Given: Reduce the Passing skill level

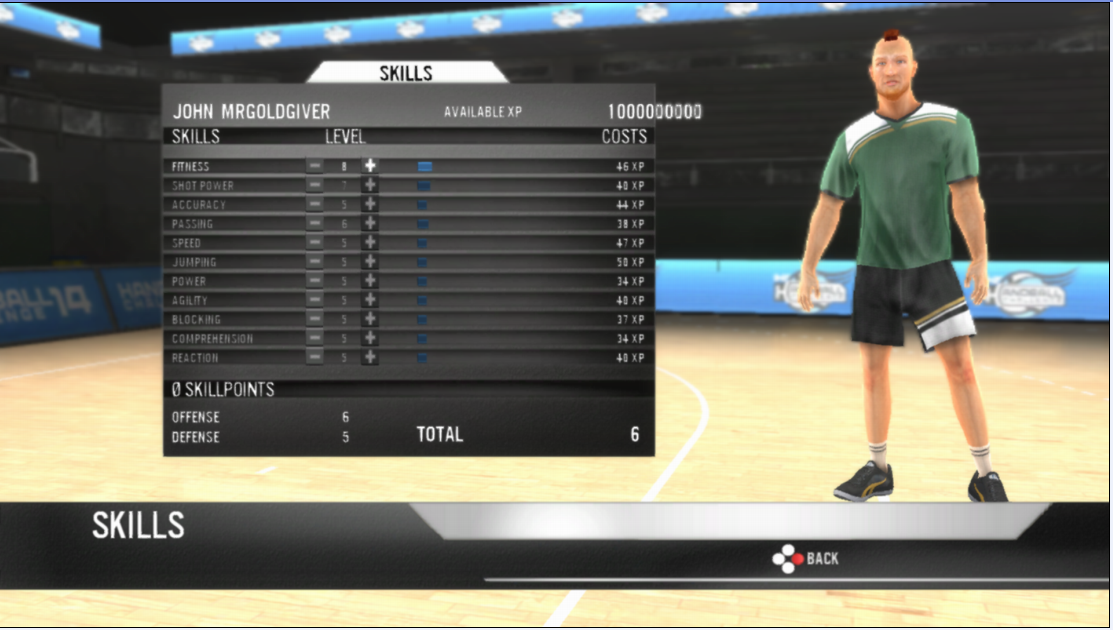Looking at the screenshot, I should click(x=315, y=223).
